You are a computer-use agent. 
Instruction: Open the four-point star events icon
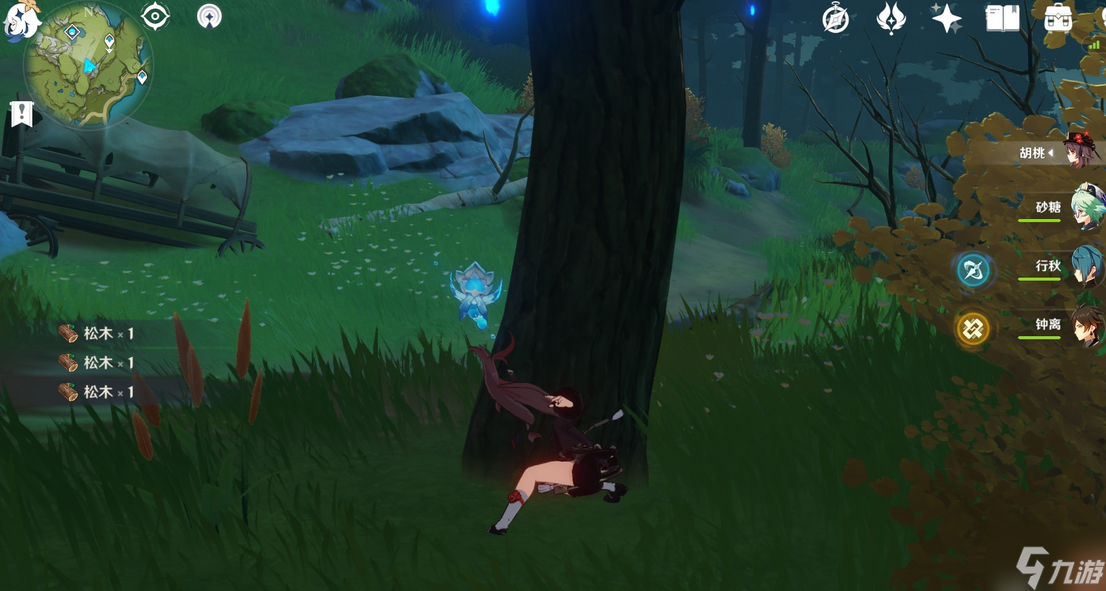pos(946,19)
